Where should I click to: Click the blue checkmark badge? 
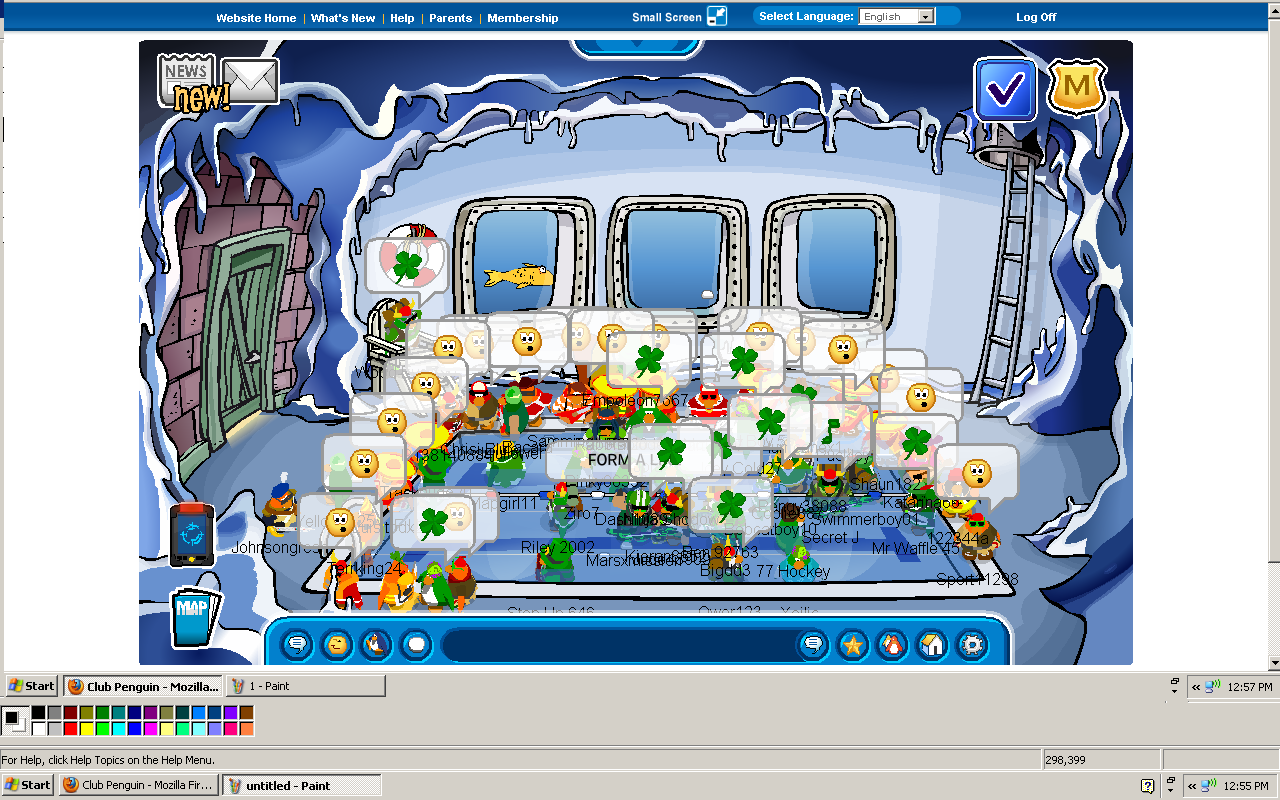(1004, 90)
